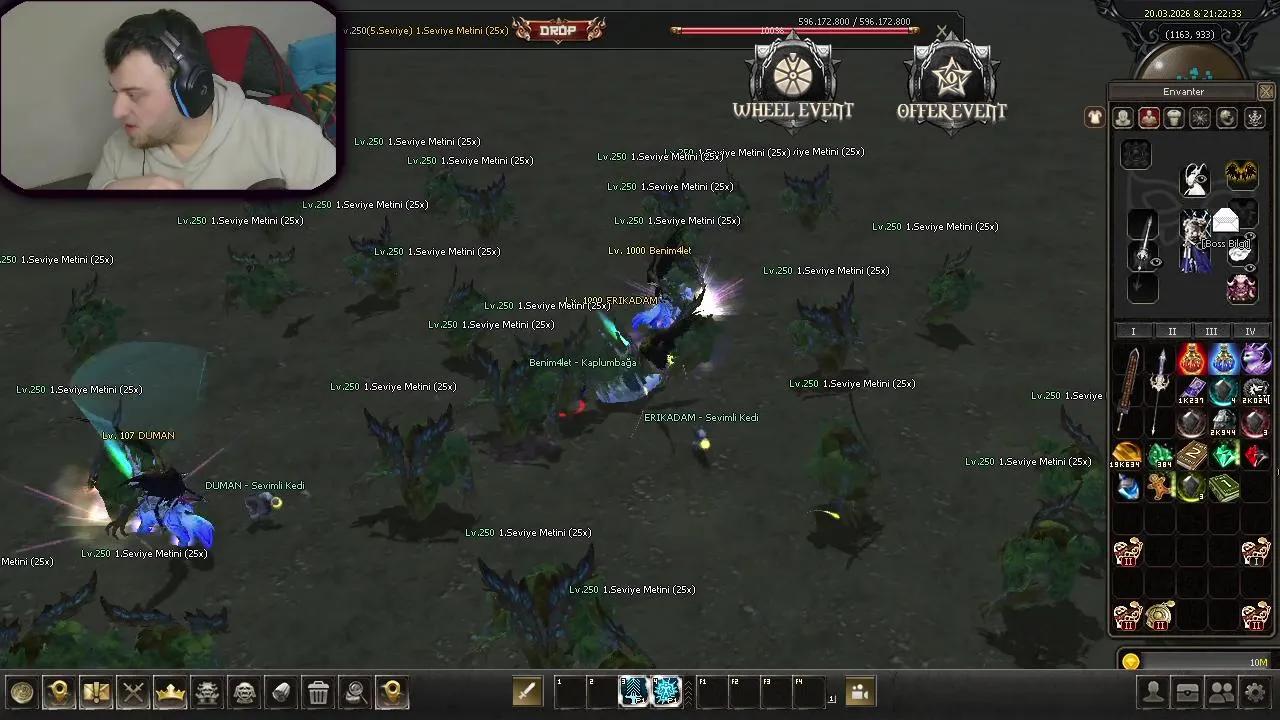Toggle the red costume tab in Envanter
This screenshot has height=720, width=1280.
coord(1148,118)
